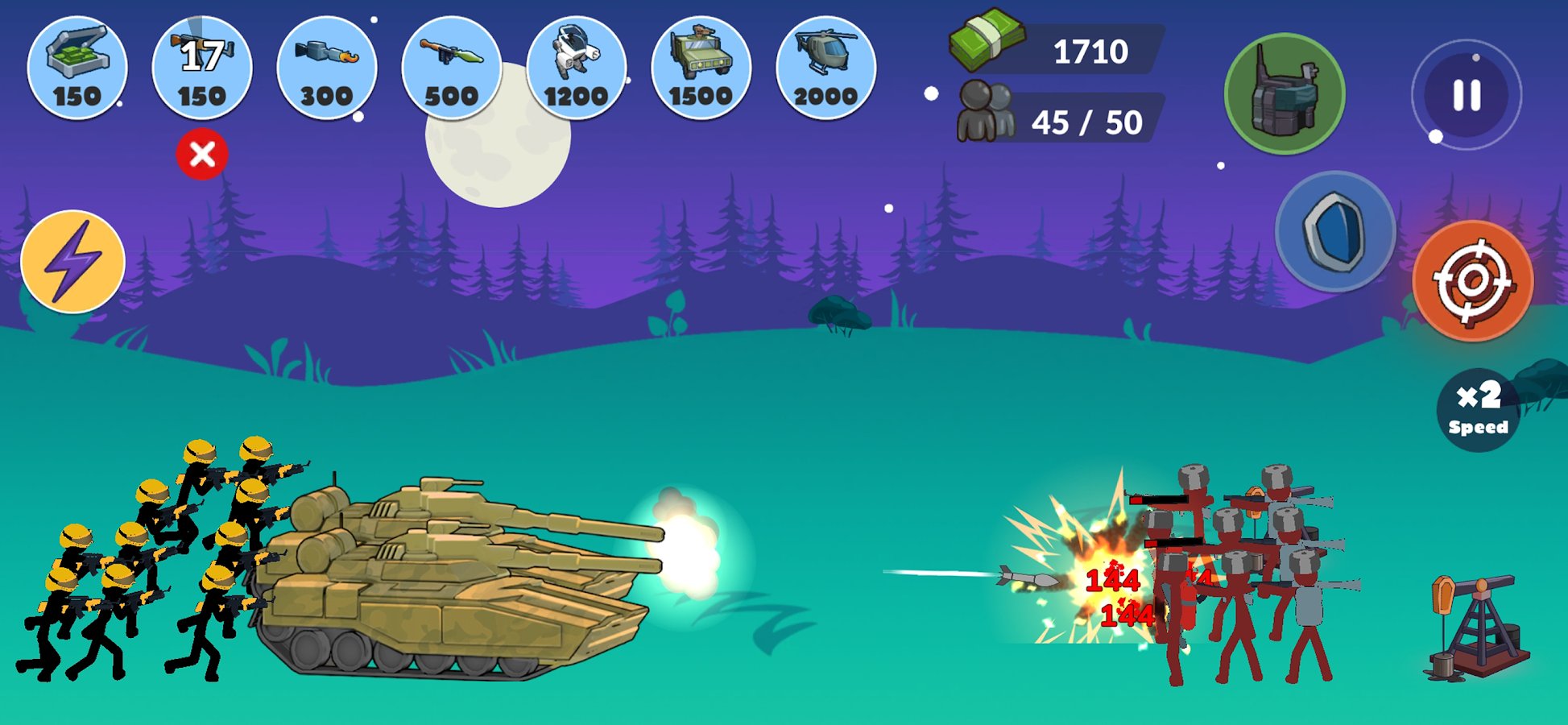This screenshot has width=1568, height=725.
Task: Order attack with the crosshair button
Action: coord(1473,281)
